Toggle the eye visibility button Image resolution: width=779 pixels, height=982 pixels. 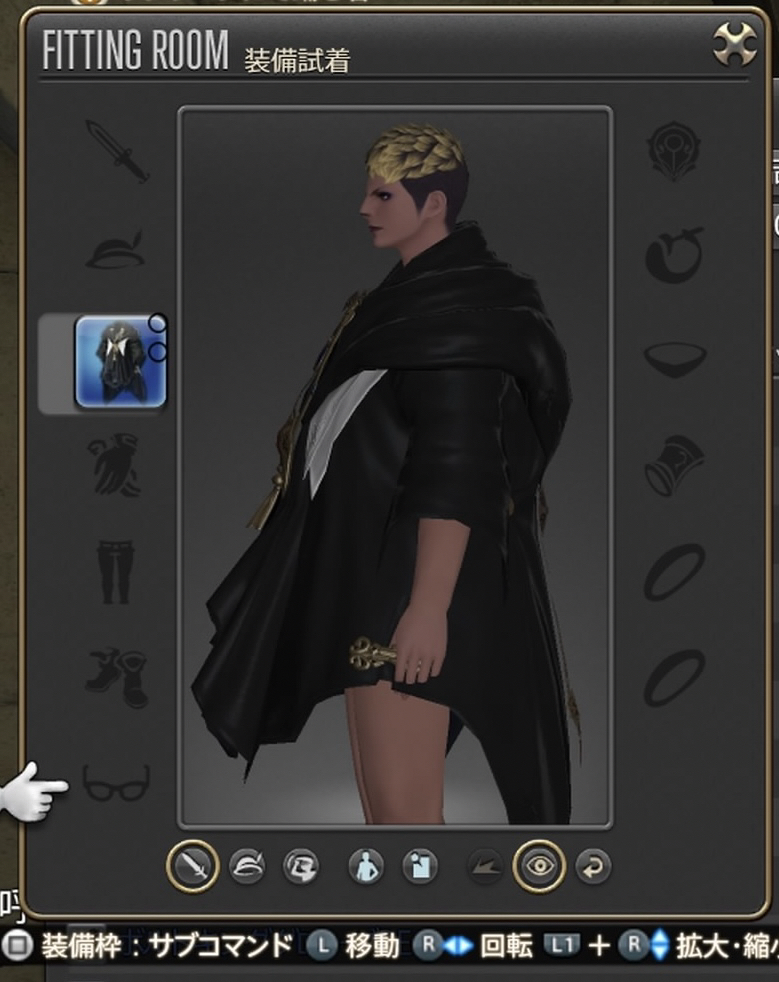pos(539,866)
